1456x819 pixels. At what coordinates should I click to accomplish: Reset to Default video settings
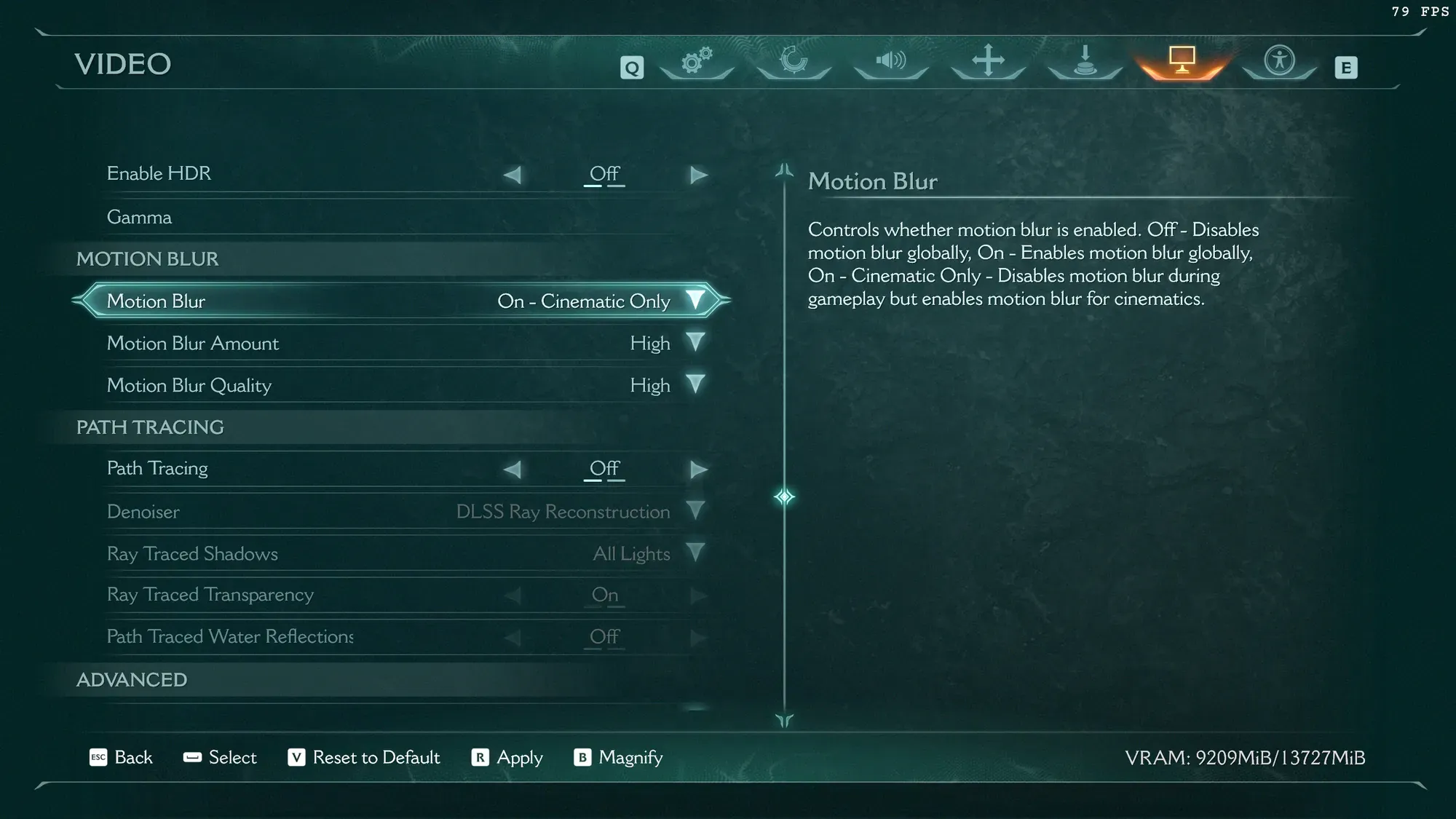click(364, 758)
